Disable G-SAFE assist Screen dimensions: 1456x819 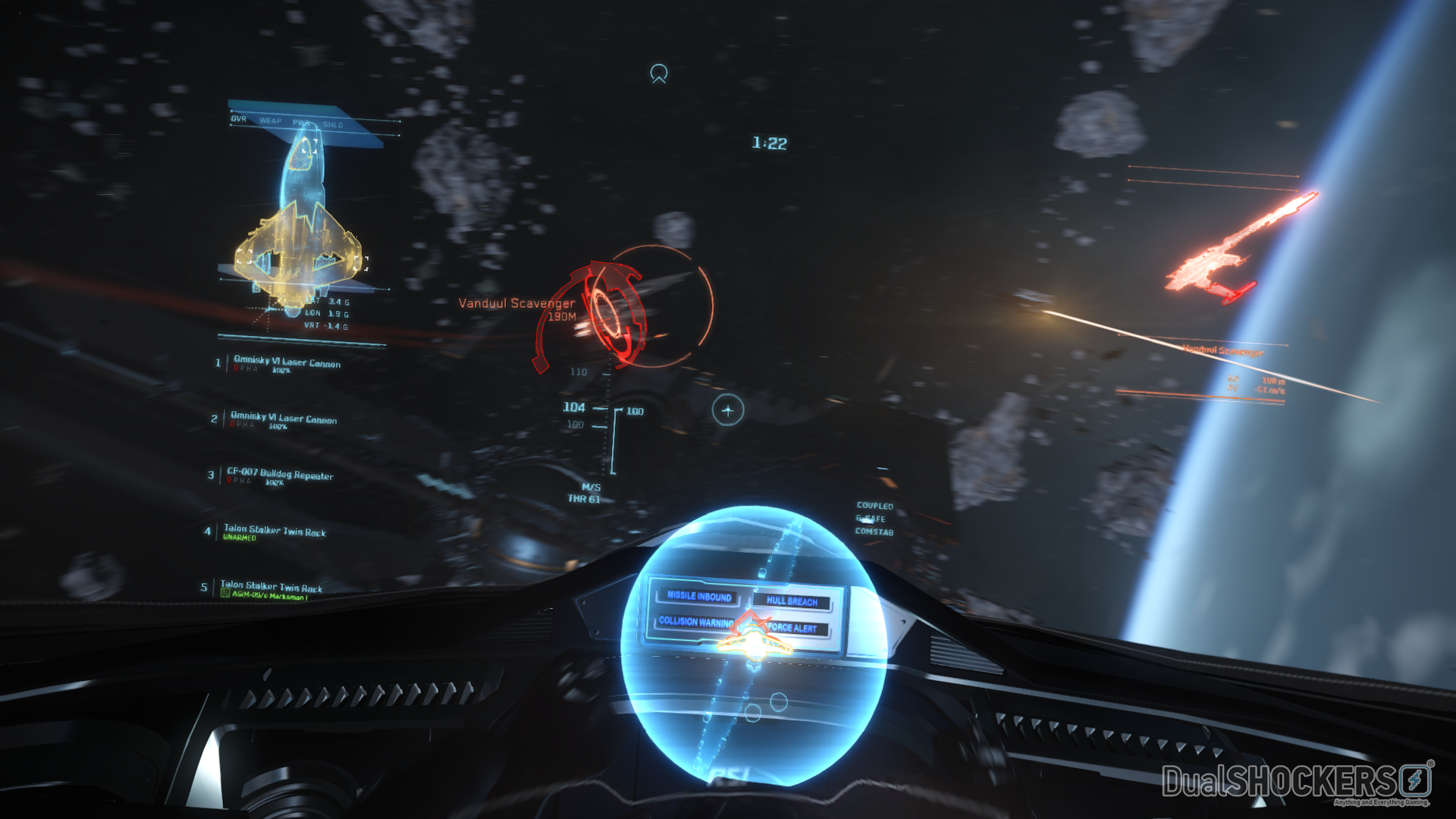pyautogui.click(x=869, y=519)
